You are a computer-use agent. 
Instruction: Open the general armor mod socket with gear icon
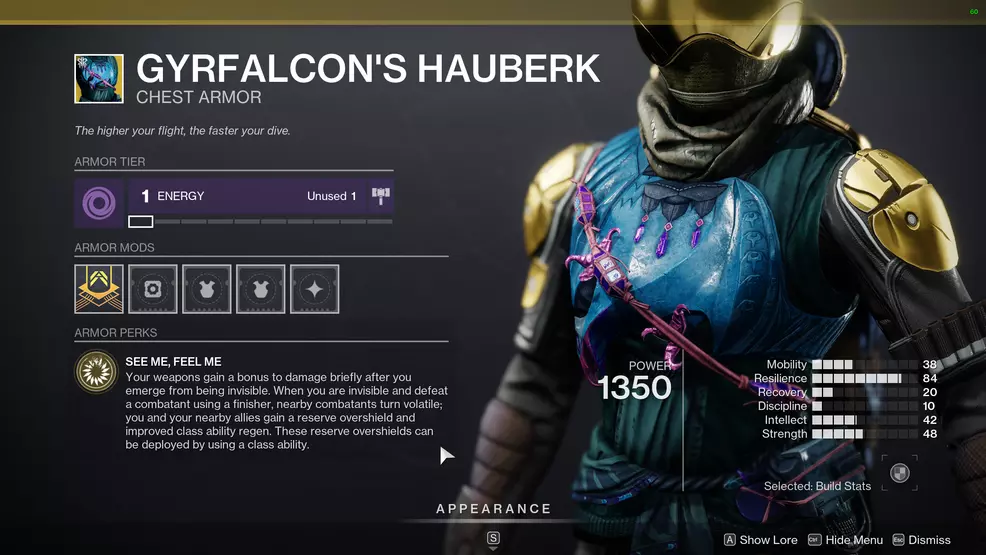pyautogui.click(x=153, y=289)
